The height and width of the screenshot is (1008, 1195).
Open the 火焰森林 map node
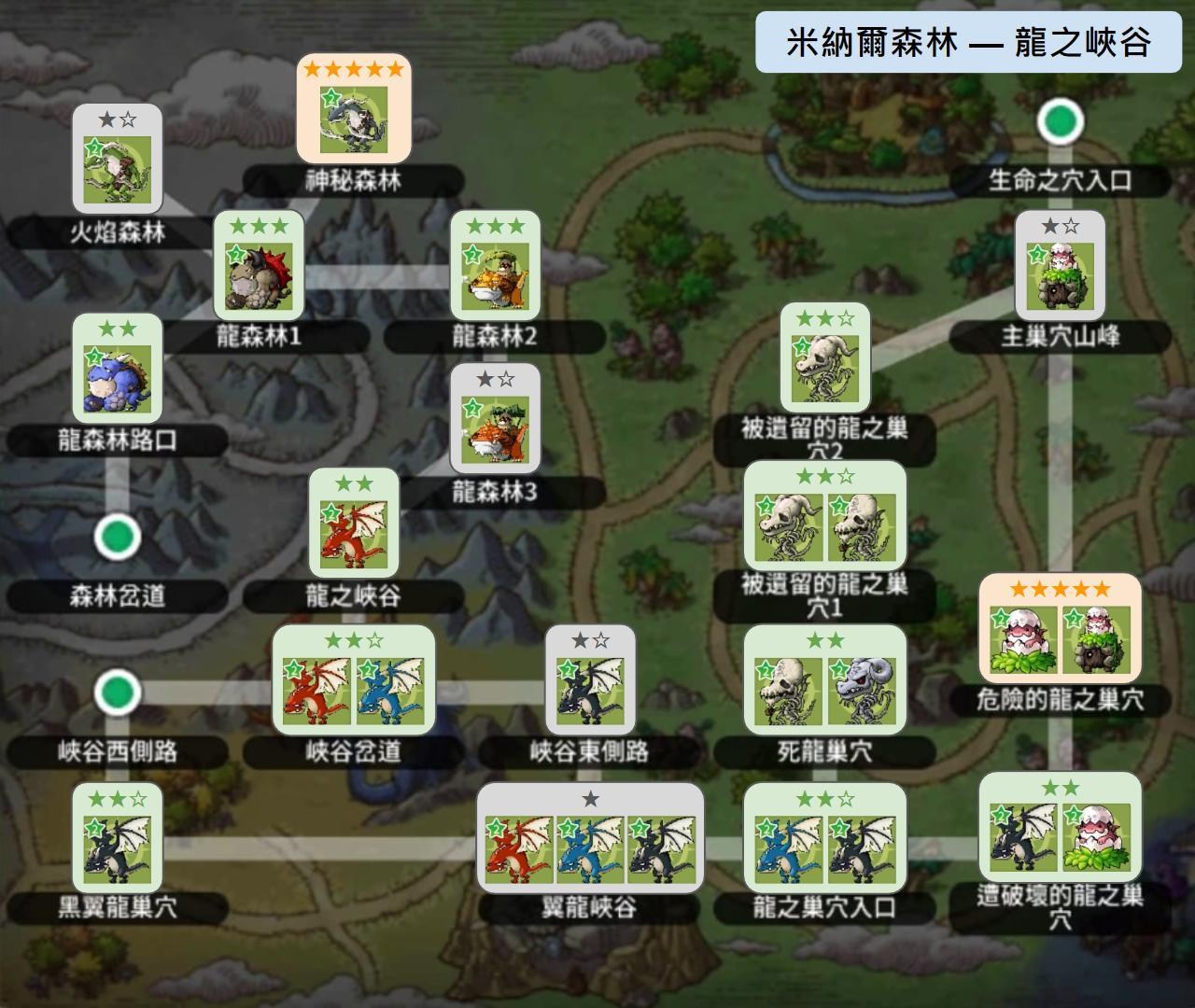(118, 160)
